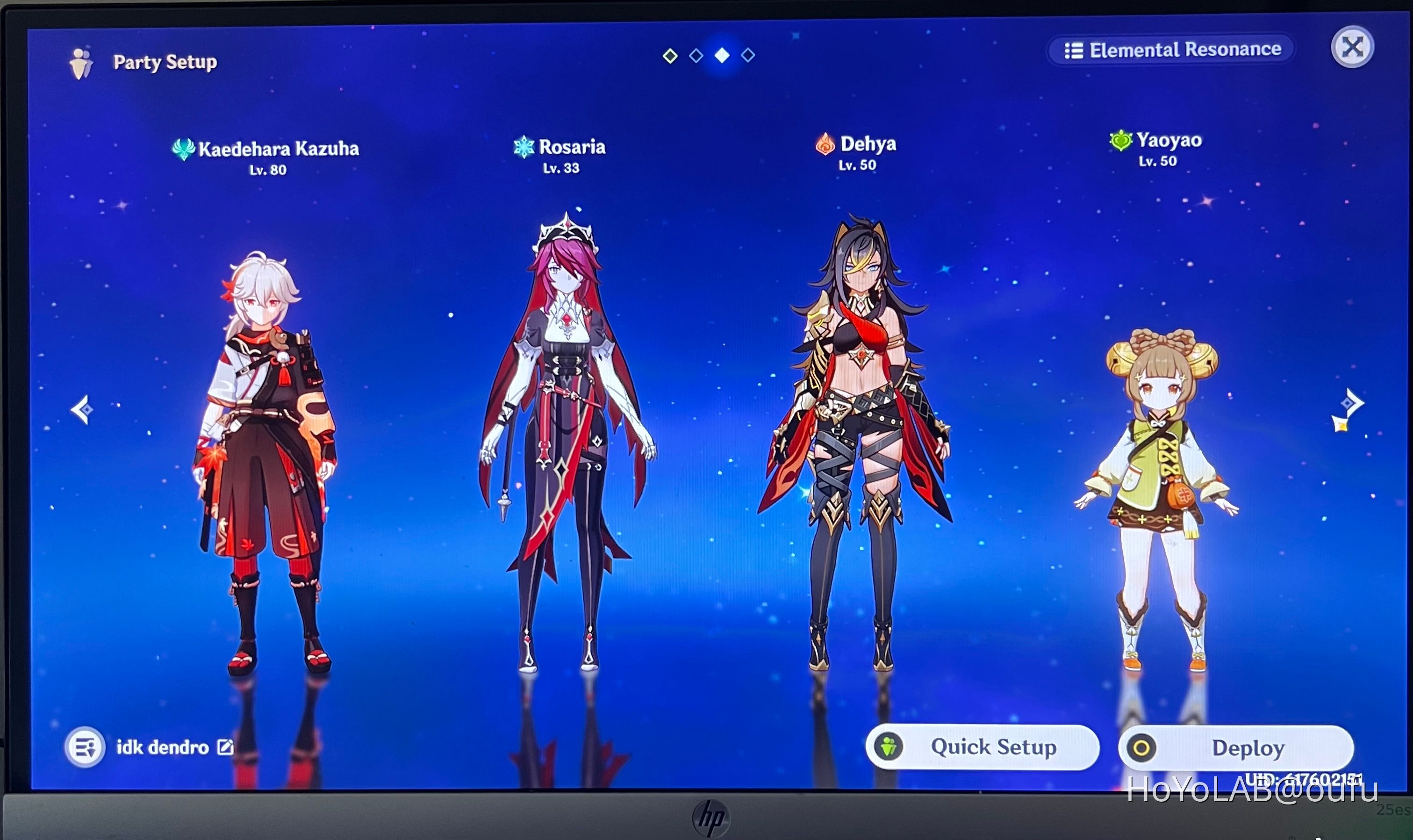Select the highlighted third page indicator
This screenshot has width=1413, height=840.
pos(722,55)
